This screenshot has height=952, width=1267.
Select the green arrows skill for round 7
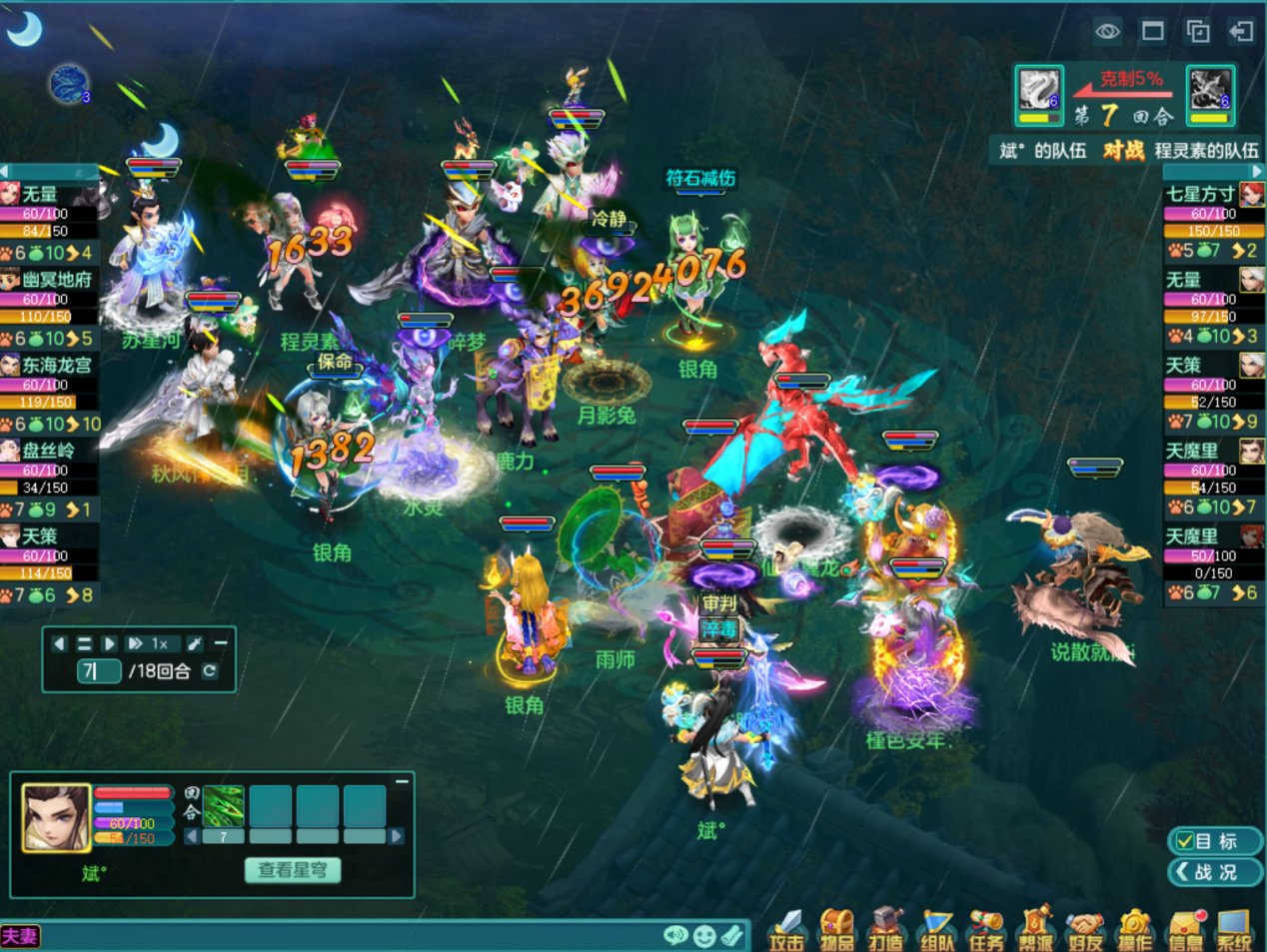point(223,806)
